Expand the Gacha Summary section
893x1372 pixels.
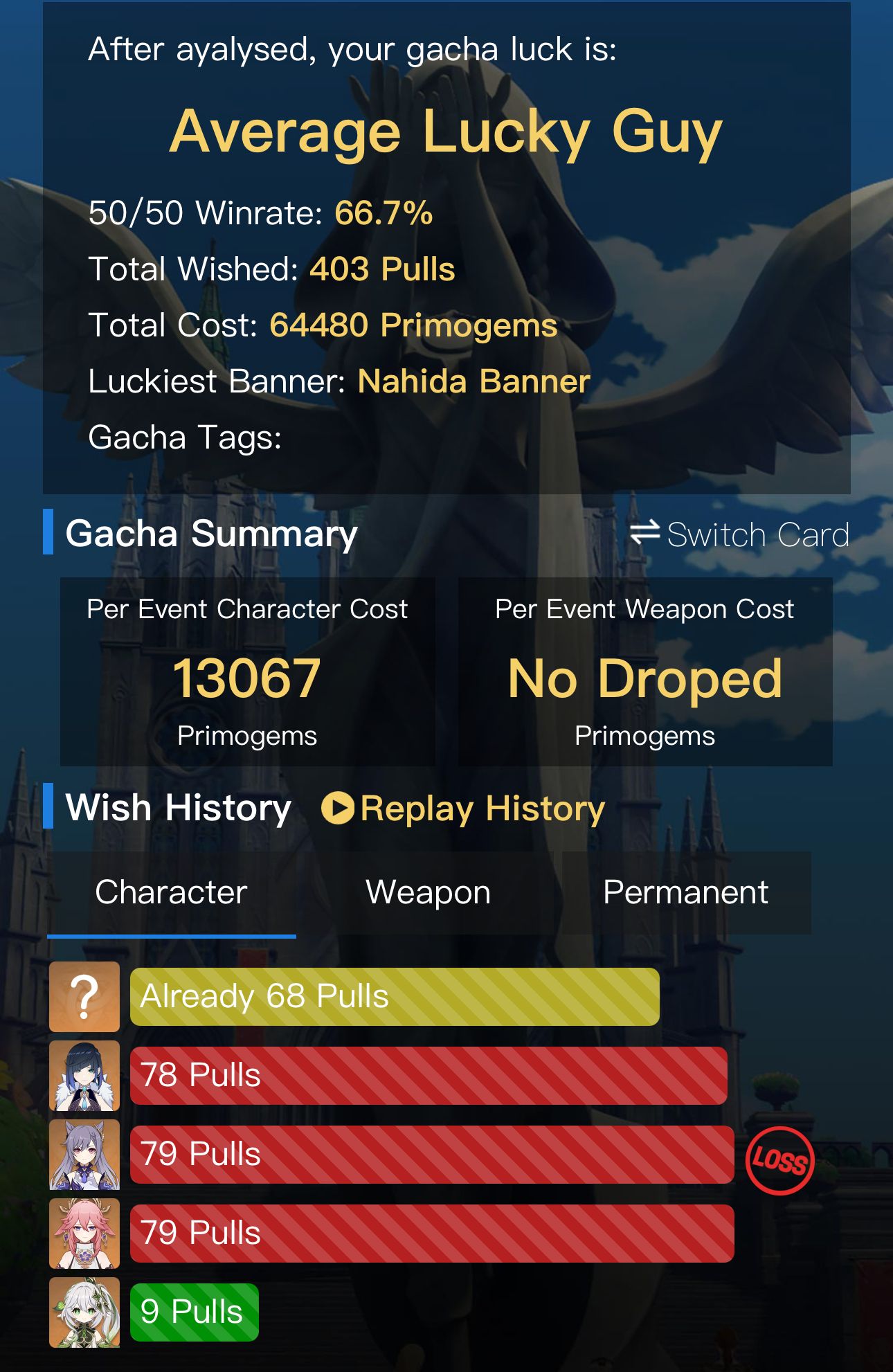click(210, 532)
